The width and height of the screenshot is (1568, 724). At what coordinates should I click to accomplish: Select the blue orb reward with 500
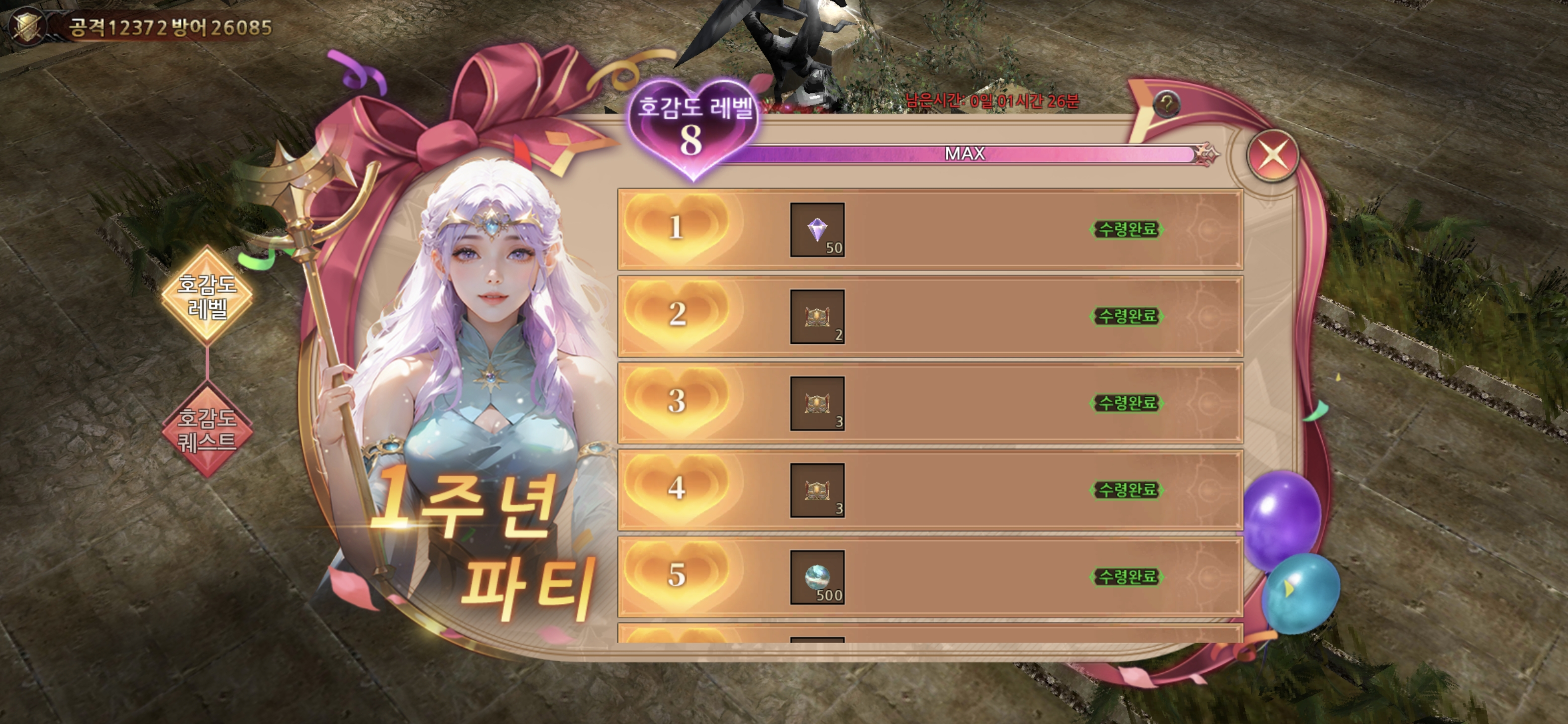point(817,577)
